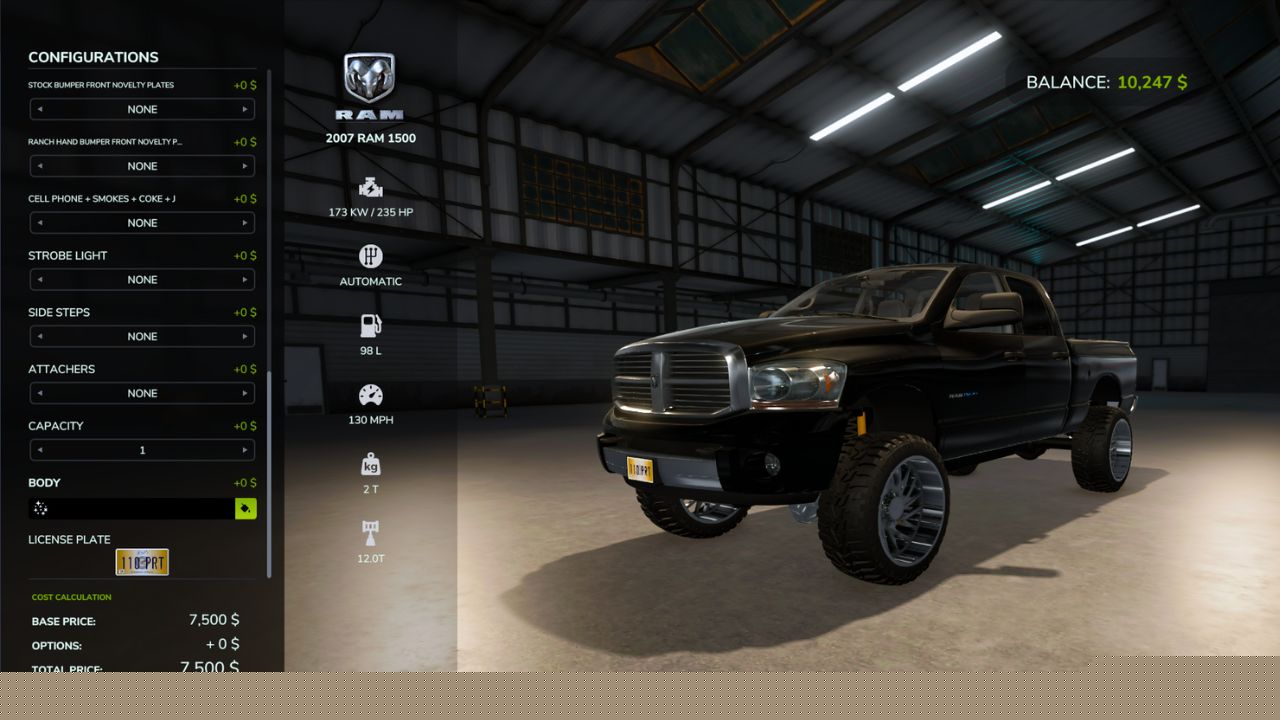Click the configurations list scrollbar
This screenshot has height=720, width=1280.
(268, 475)
